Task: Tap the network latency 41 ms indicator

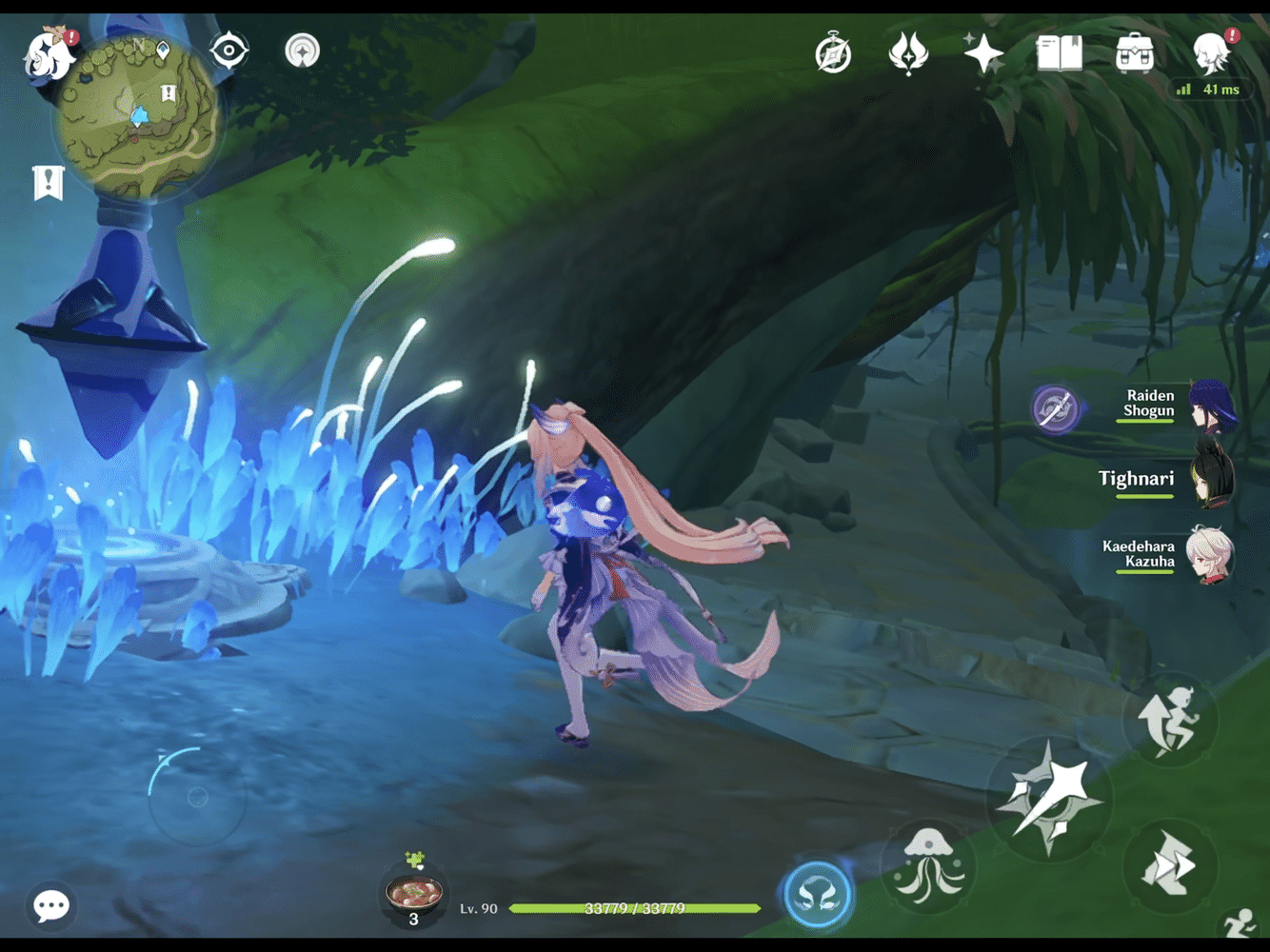Action: [x=1209, y=89]
